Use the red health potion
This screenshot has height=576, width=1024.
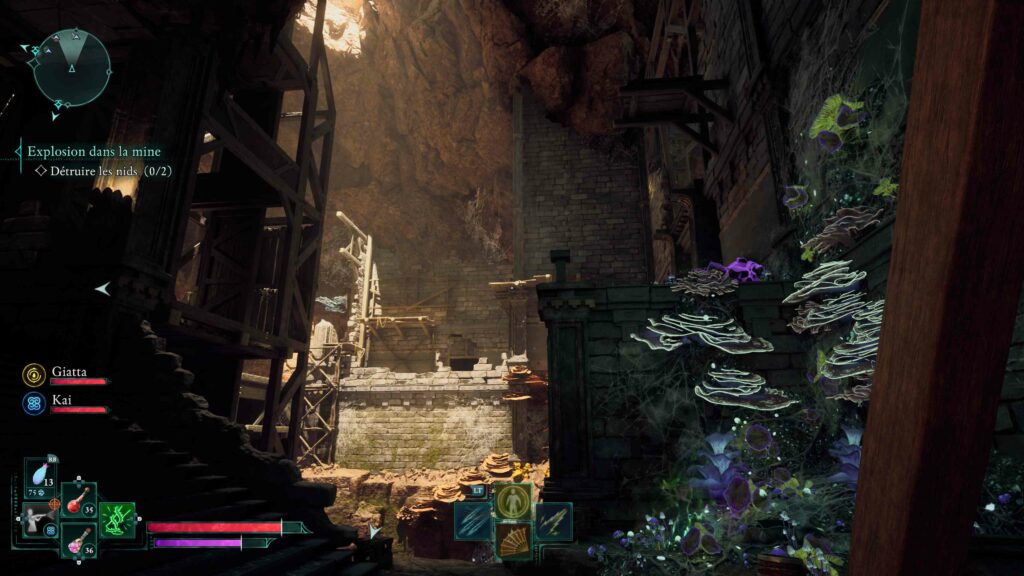coord(77,500)
